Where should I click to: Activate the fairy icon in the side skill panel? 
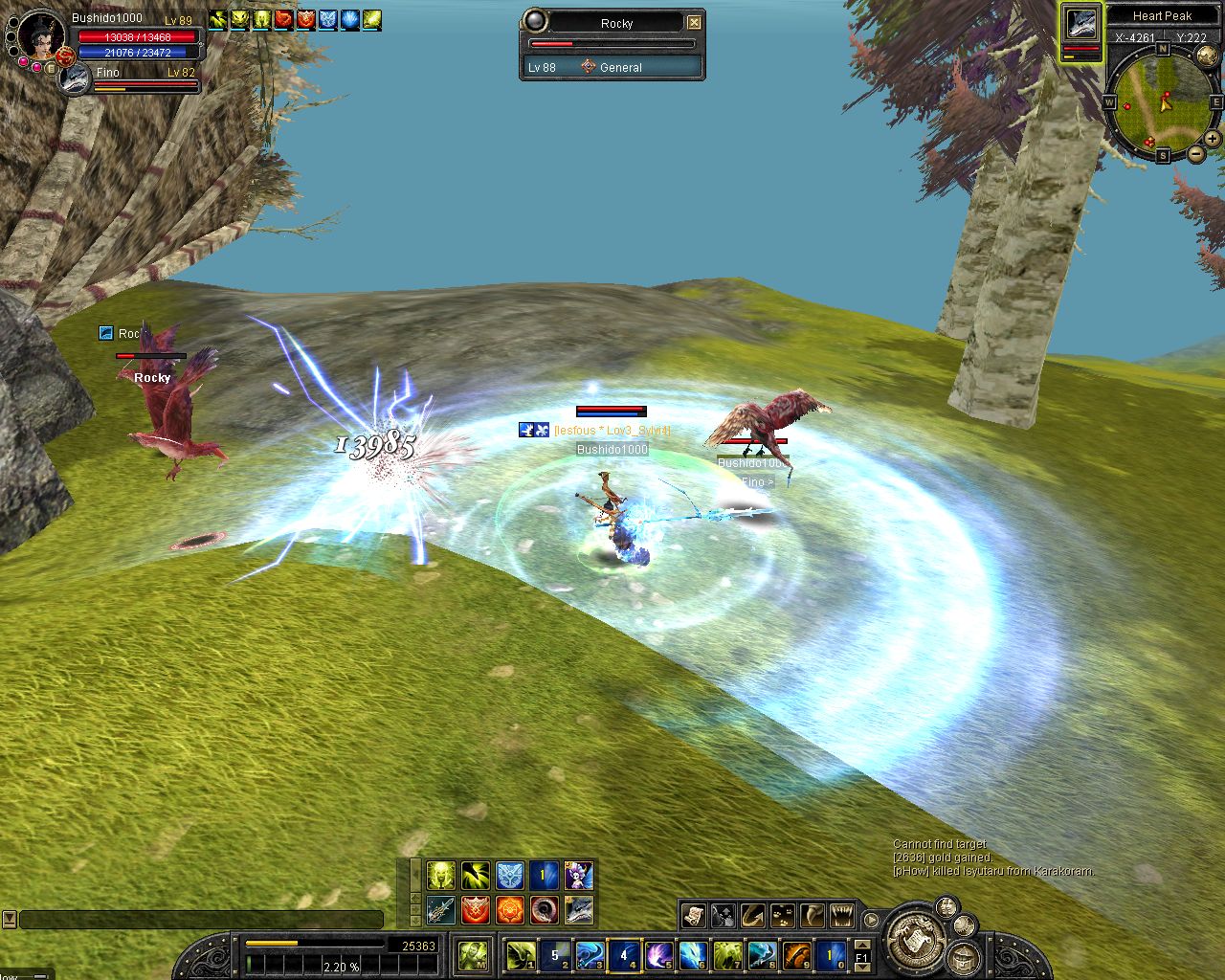578,875
